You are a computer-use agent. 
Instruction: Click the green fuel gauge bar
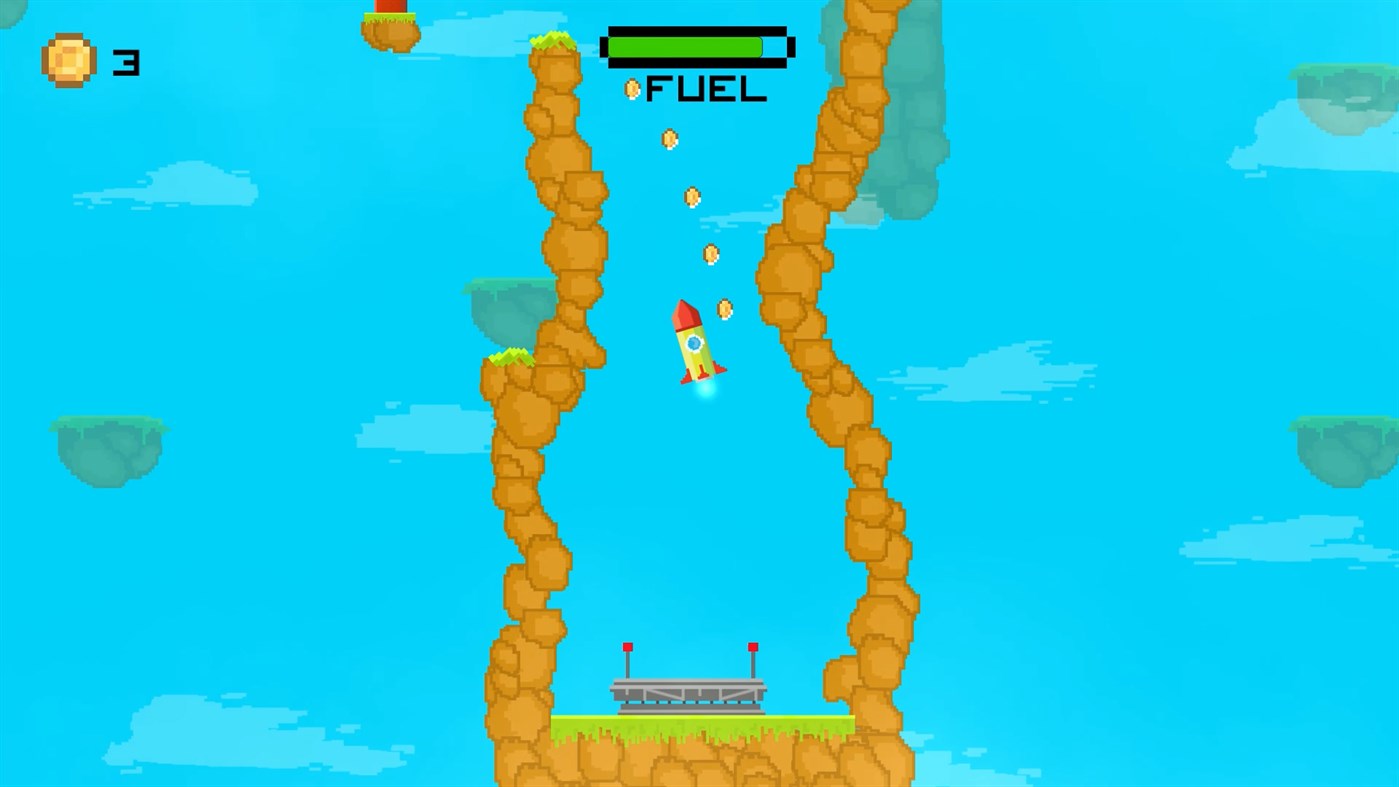click(x=685, y=45)
